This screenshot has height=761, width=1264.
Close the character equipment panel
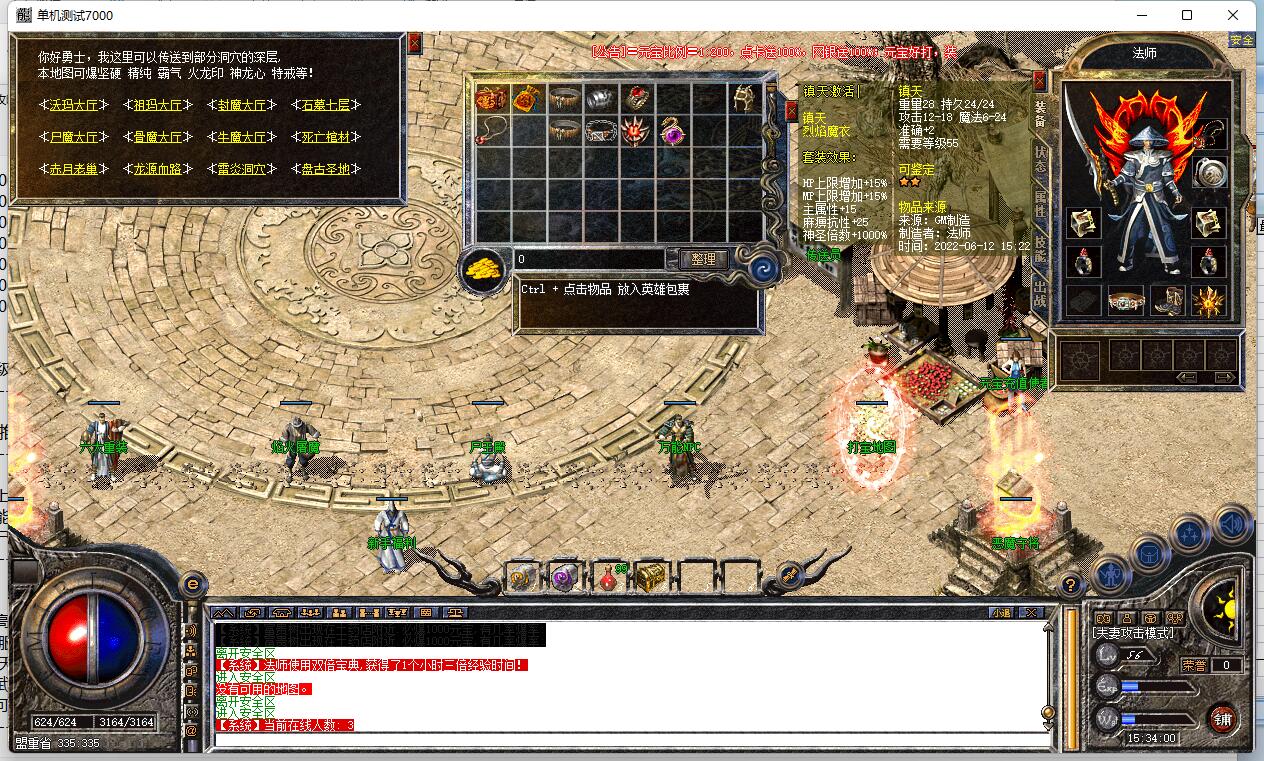(x=1040, y=80)
